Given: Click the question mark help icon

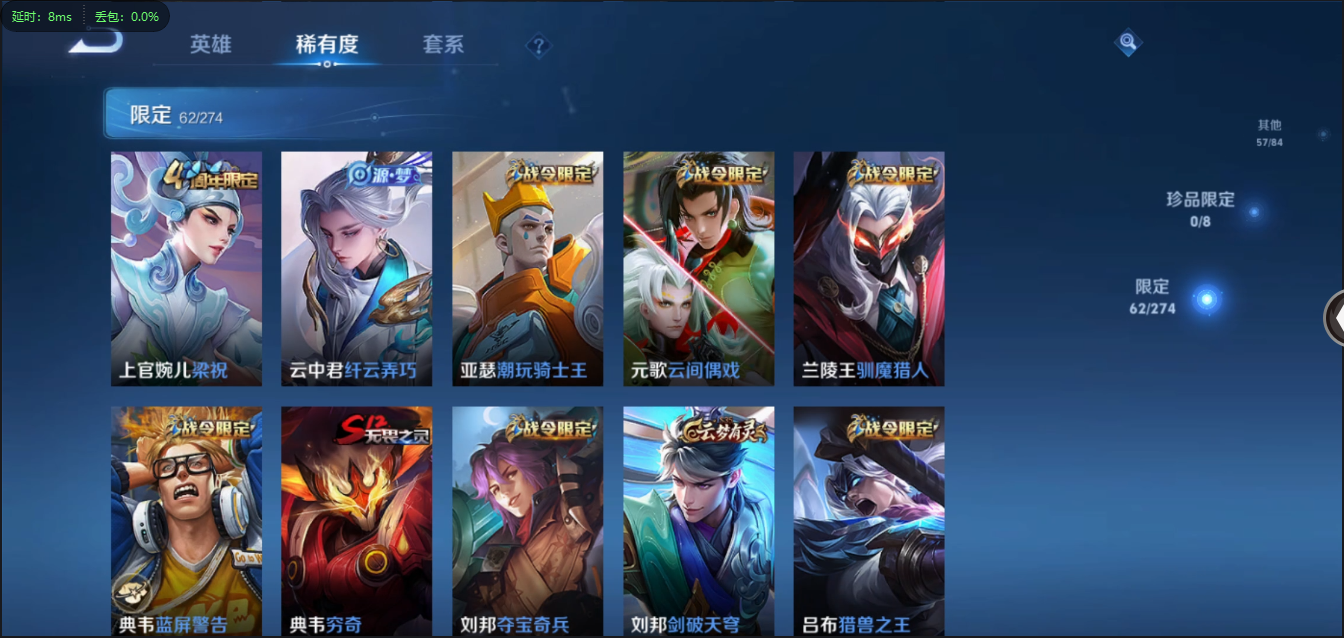Looking at the screenshot, I should [539, 46].
